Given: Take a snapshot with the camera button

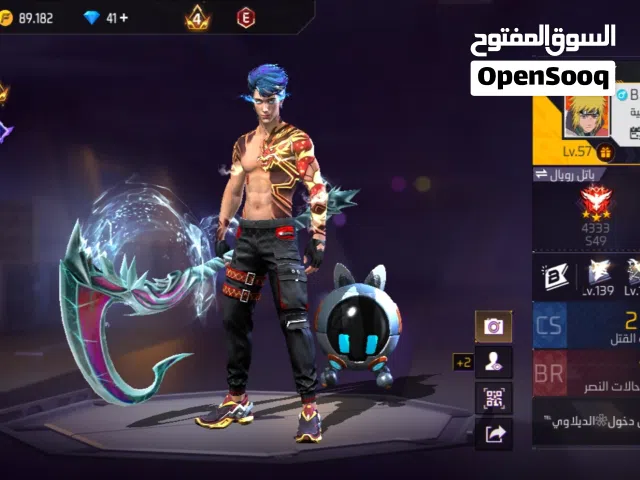Looking at the screenshot, I should 493,326.
